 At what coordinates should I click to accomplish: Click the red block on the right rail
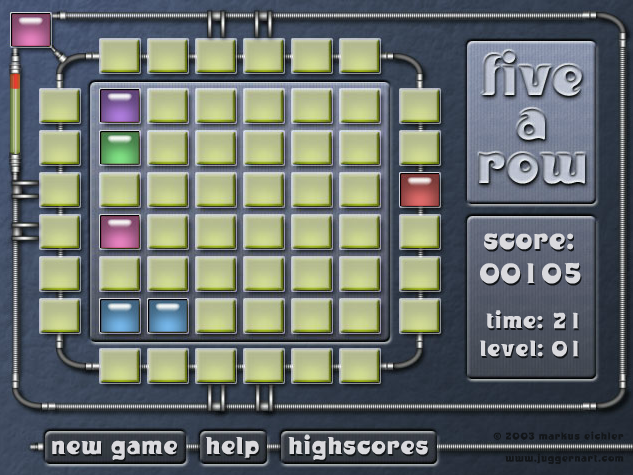coord(419,190)
